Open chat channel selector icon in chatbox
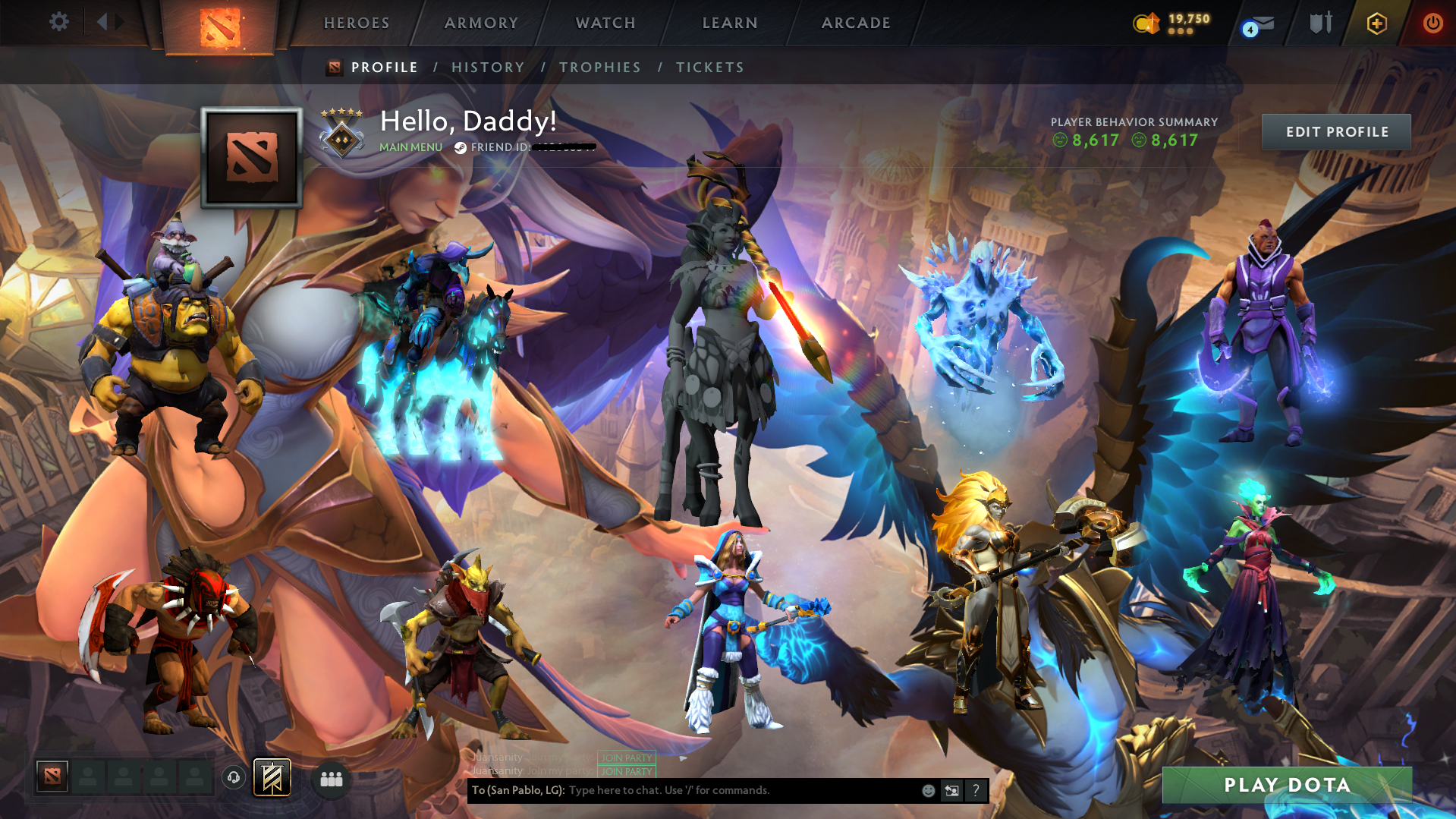This screenshot has height=819, width=1456. point(952,791)
